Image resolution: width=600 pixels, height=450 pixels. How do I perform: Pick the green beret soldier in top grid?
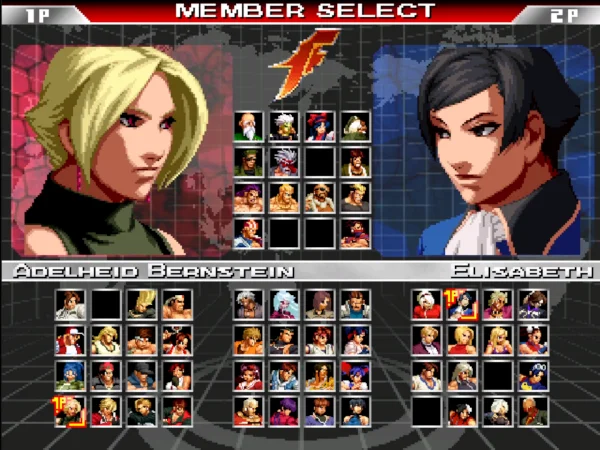[247, 162]
